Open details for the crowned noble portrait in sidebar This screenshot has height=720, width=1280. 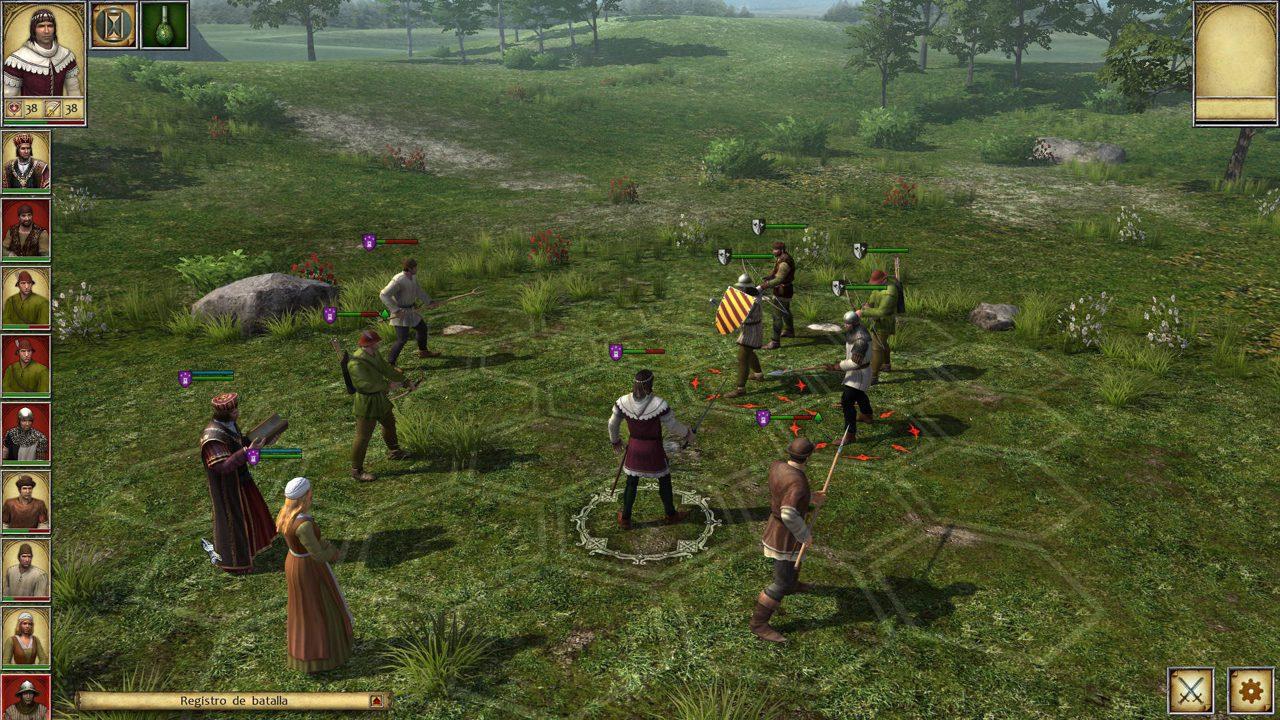(22, 159)
